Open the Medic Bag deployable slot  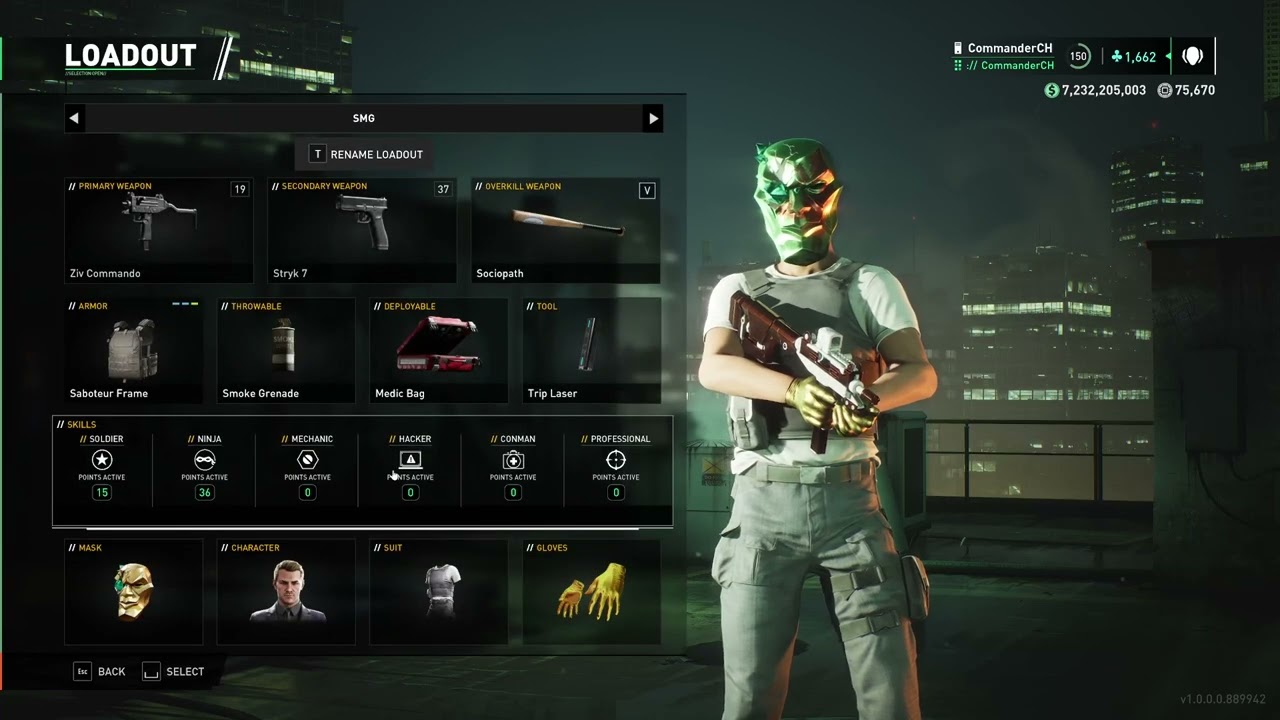click(x=439, y=350)
